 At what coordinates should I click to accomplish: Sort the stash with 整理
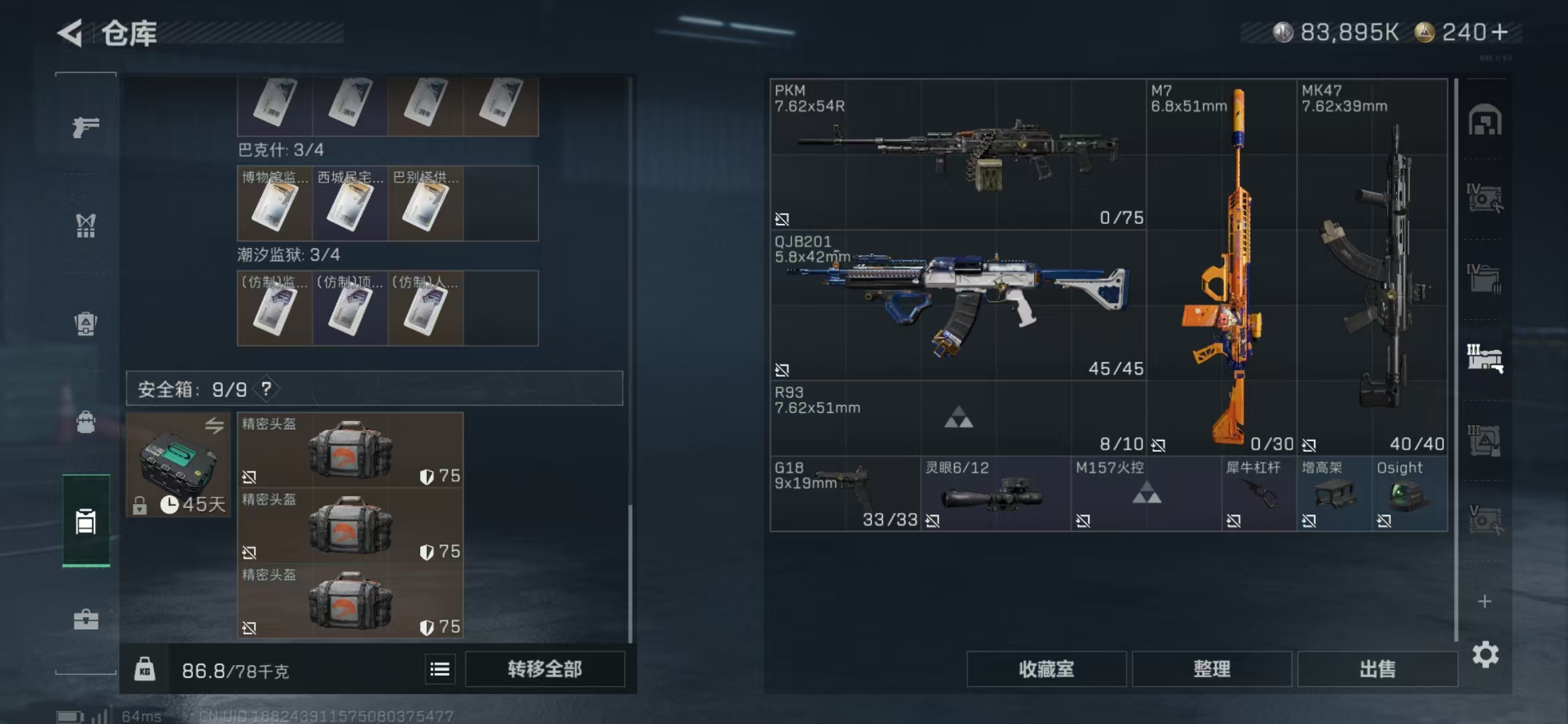click(x=1212, y=669)
